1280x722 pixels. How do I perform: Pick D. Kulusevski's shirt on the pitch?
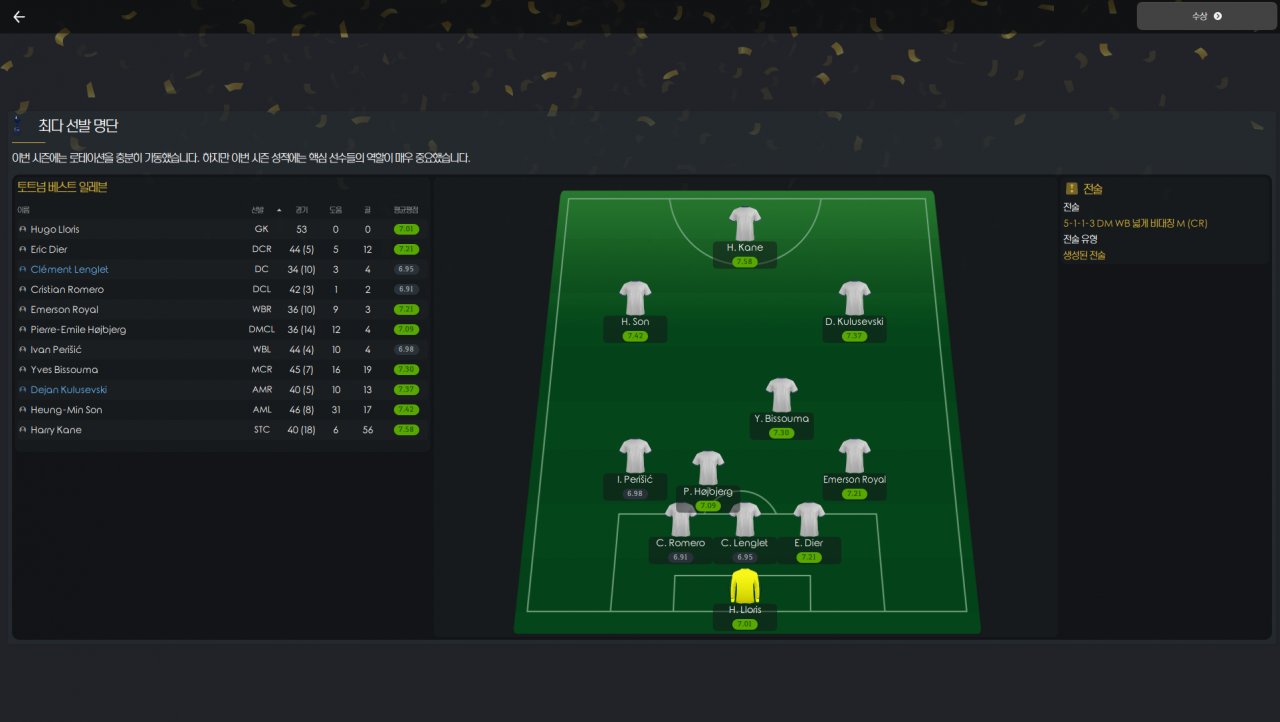[x=854, y=298]
